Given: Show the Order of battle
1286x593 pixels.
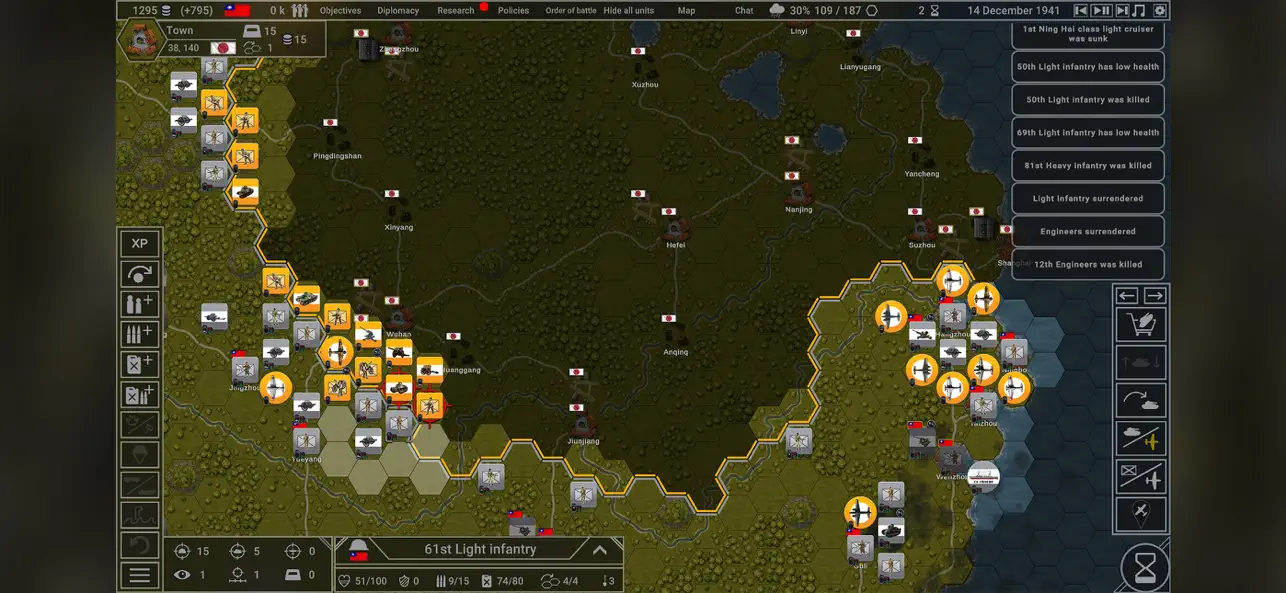Looking at the screenshot, I should 571,11.
